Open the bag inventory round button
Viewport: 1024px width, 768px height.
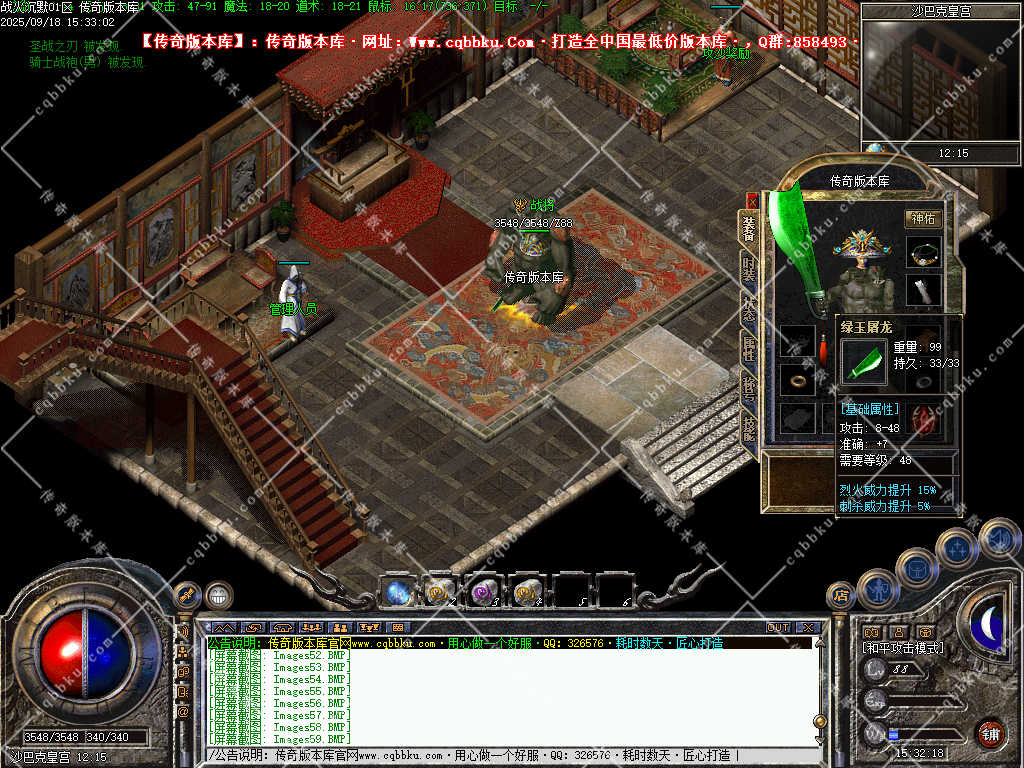point(917,568)
